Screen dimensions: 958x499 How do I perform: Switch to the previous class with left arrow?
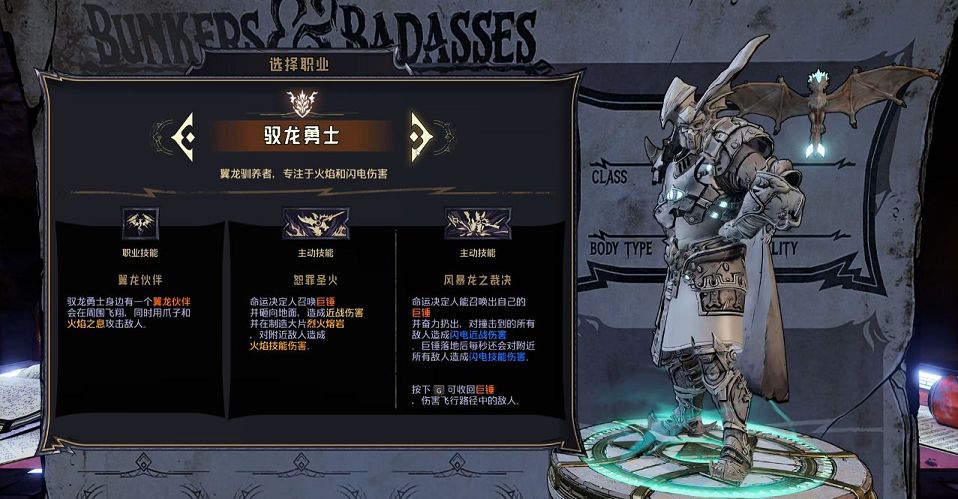pyautogui.click(x=185, y=135)
